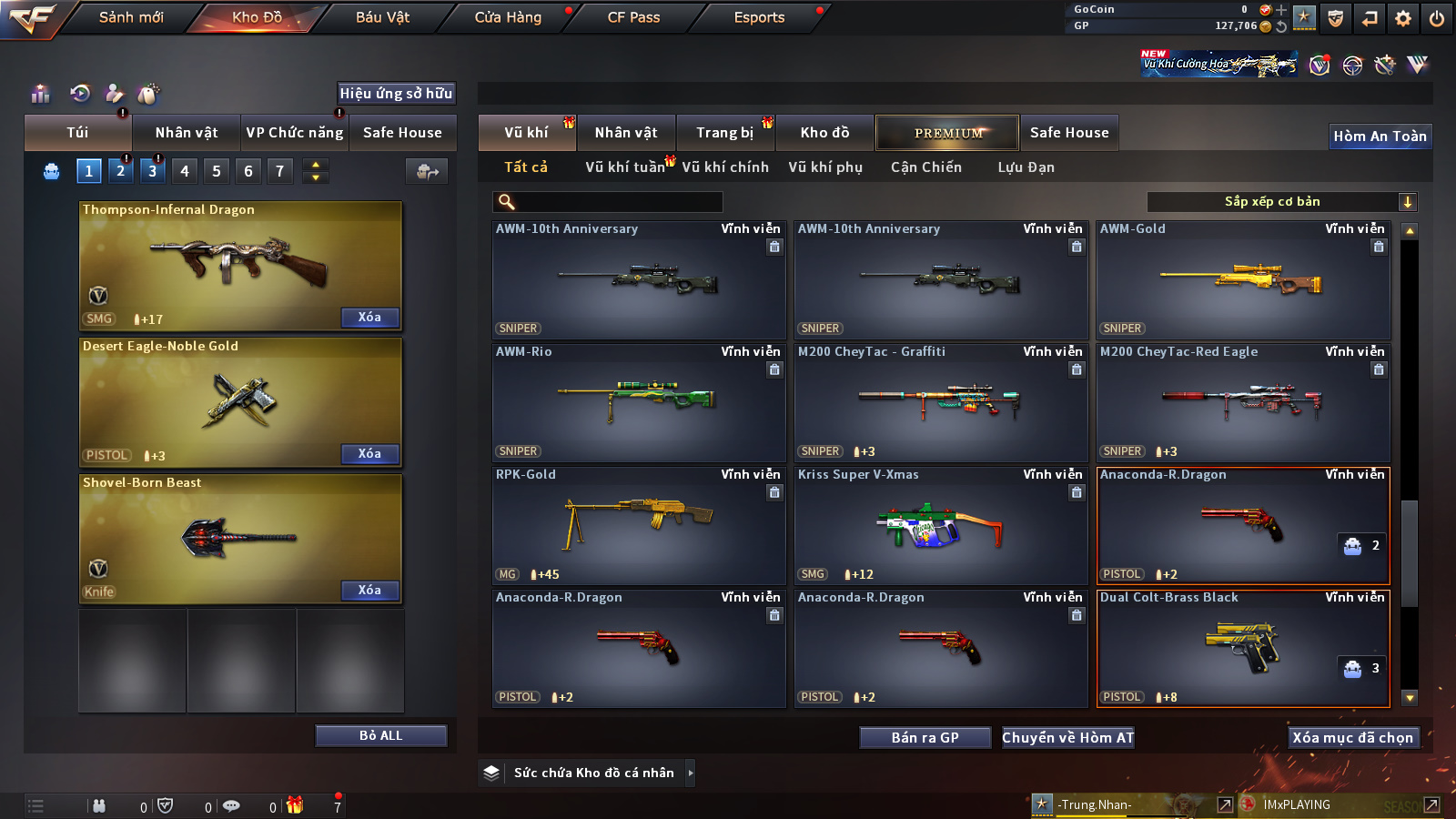
Task: Choose the Kriss Super V-Xmas weapon
Action: [x=941, y=525]
